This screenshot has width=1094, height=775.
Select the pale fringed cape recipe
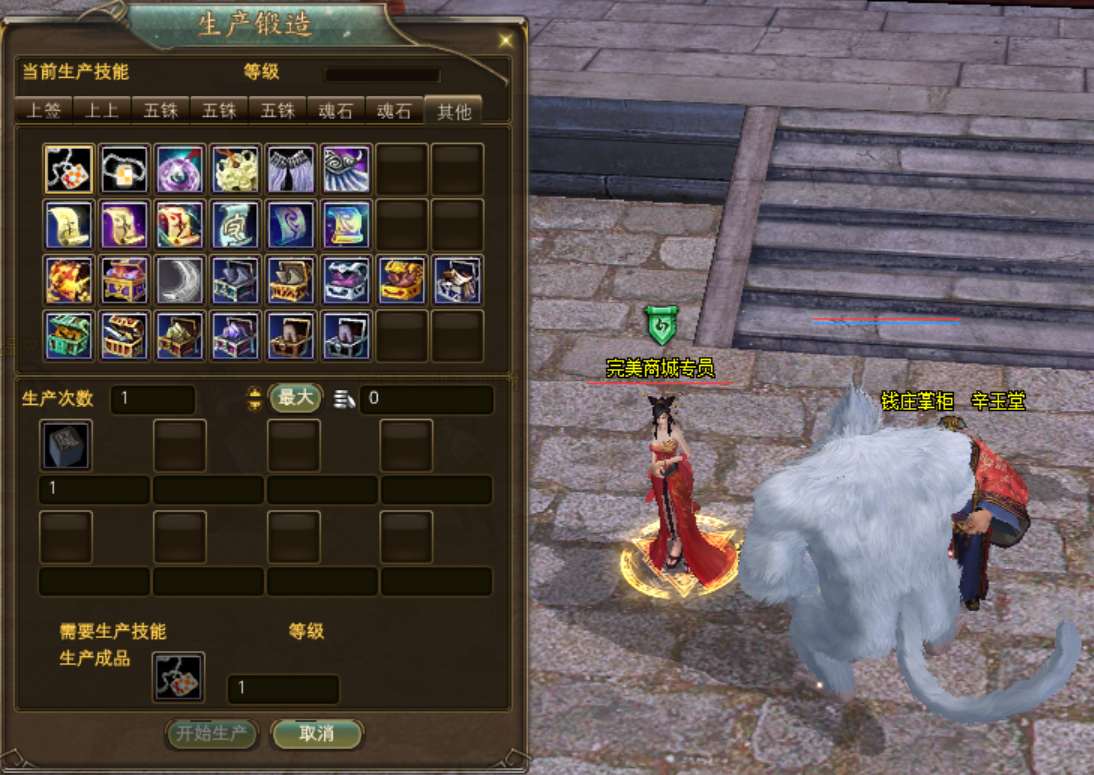tap(291, 169)
